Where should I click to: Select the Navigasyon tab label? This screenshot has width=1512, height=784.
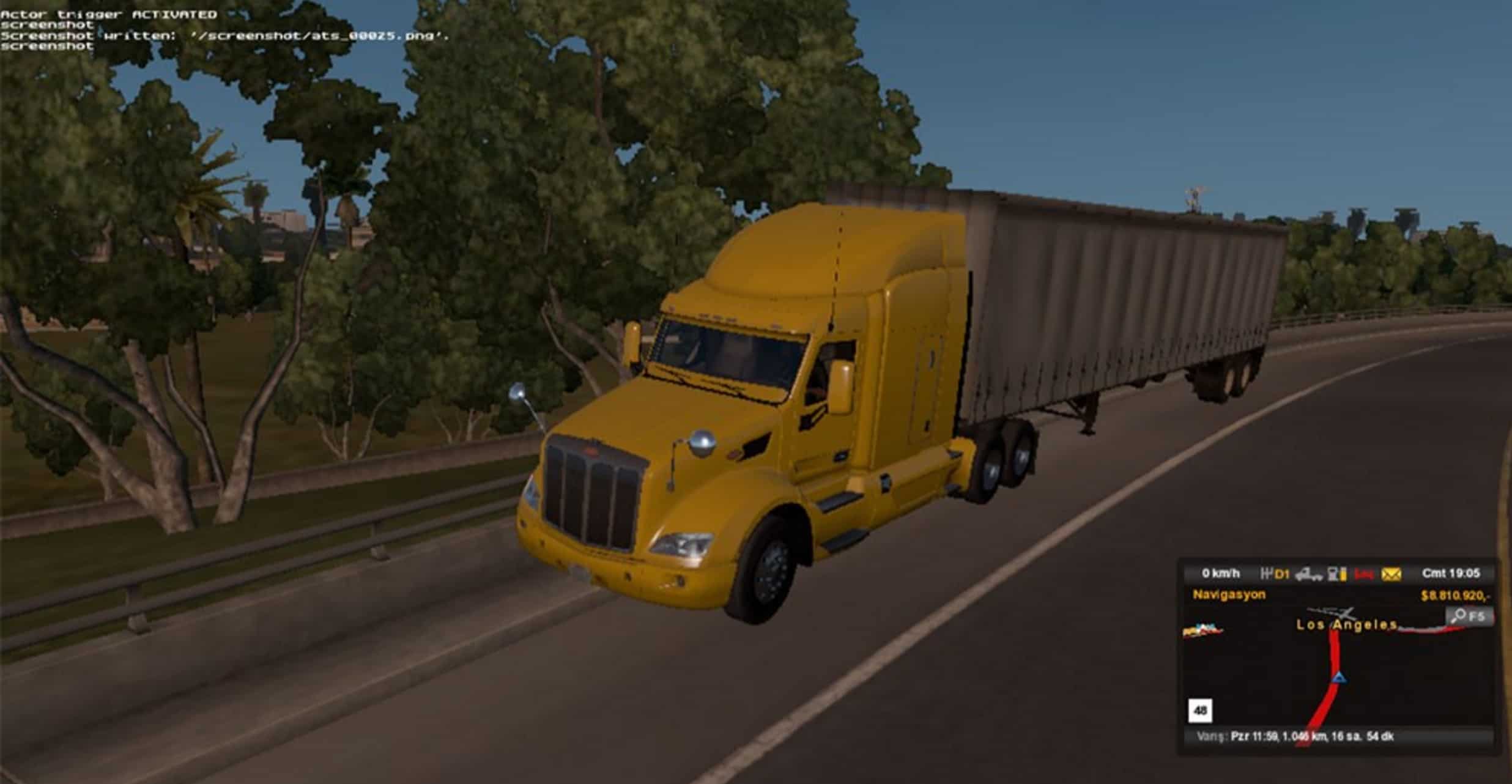tap(1229, 594)
